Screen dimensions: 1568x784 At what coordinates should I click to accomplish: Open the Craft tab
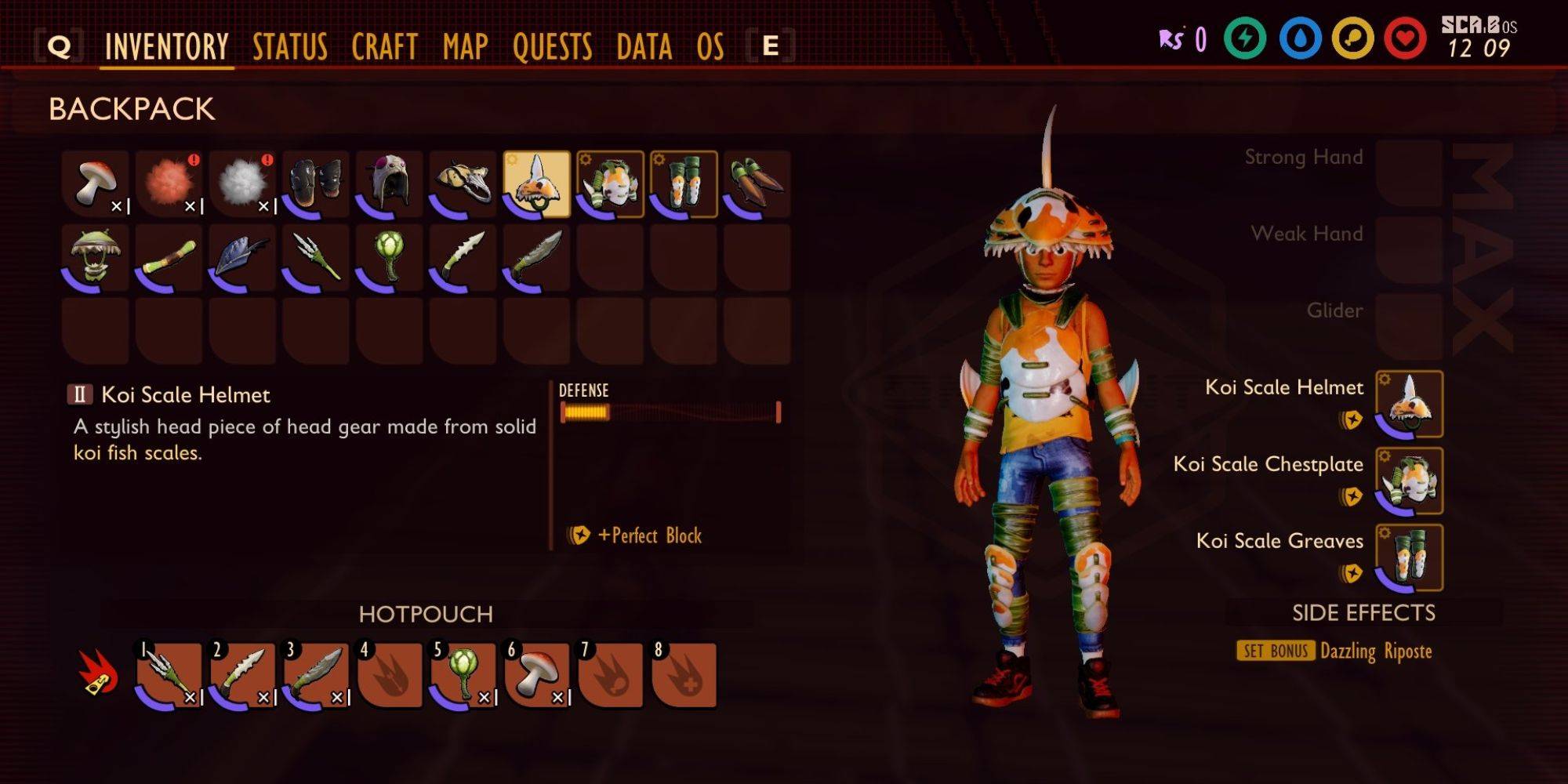coord(384,47)
